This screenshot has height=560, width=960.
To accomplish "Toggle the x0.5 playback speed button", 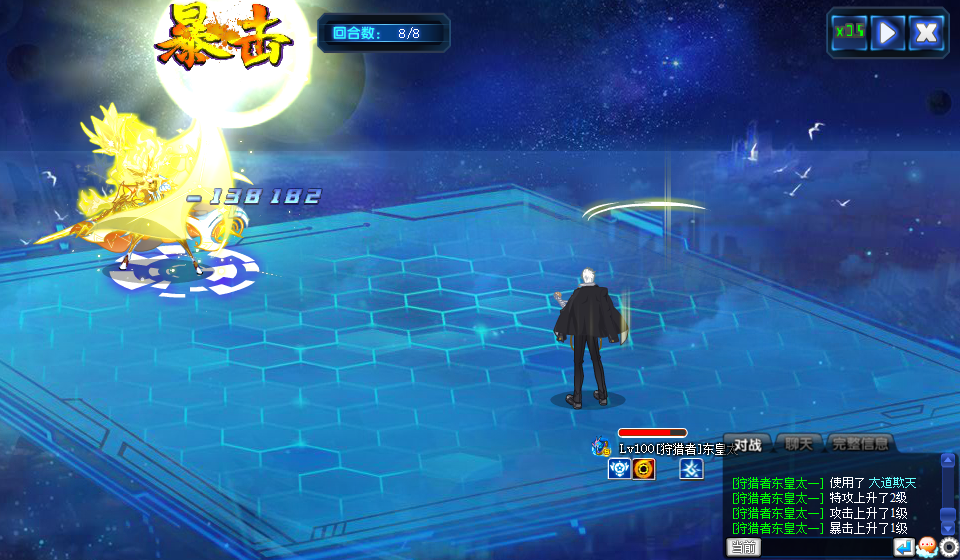I will tap(850, 33).
